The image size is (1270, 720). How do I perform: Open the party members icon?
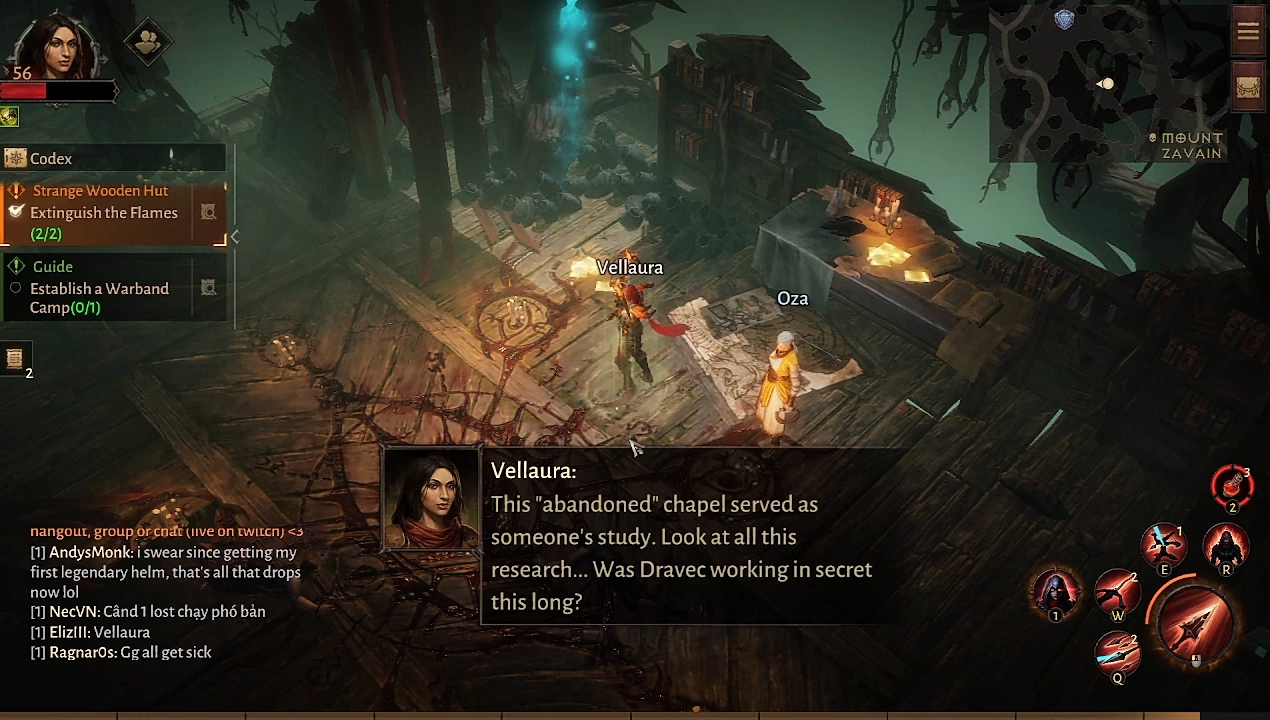[148, 42]
